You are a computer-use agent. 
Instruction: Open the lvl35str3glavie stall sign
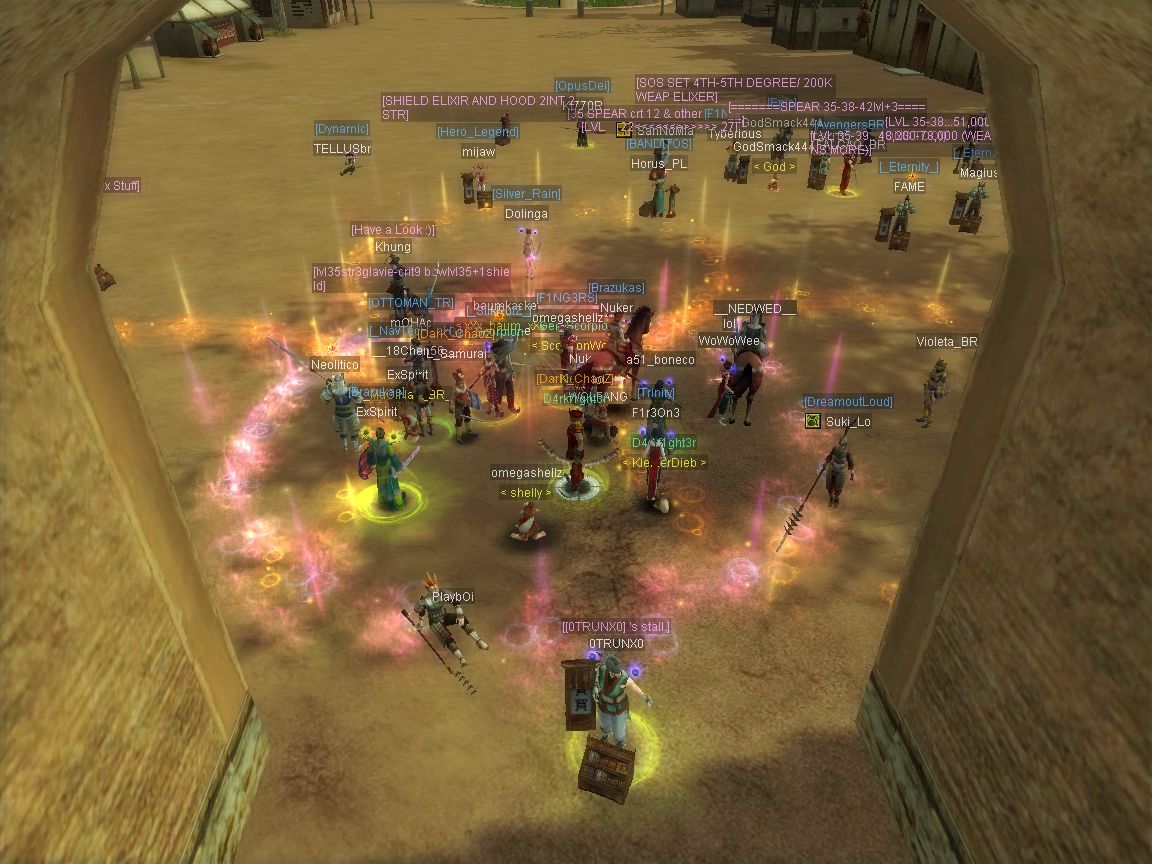point(412,278)
